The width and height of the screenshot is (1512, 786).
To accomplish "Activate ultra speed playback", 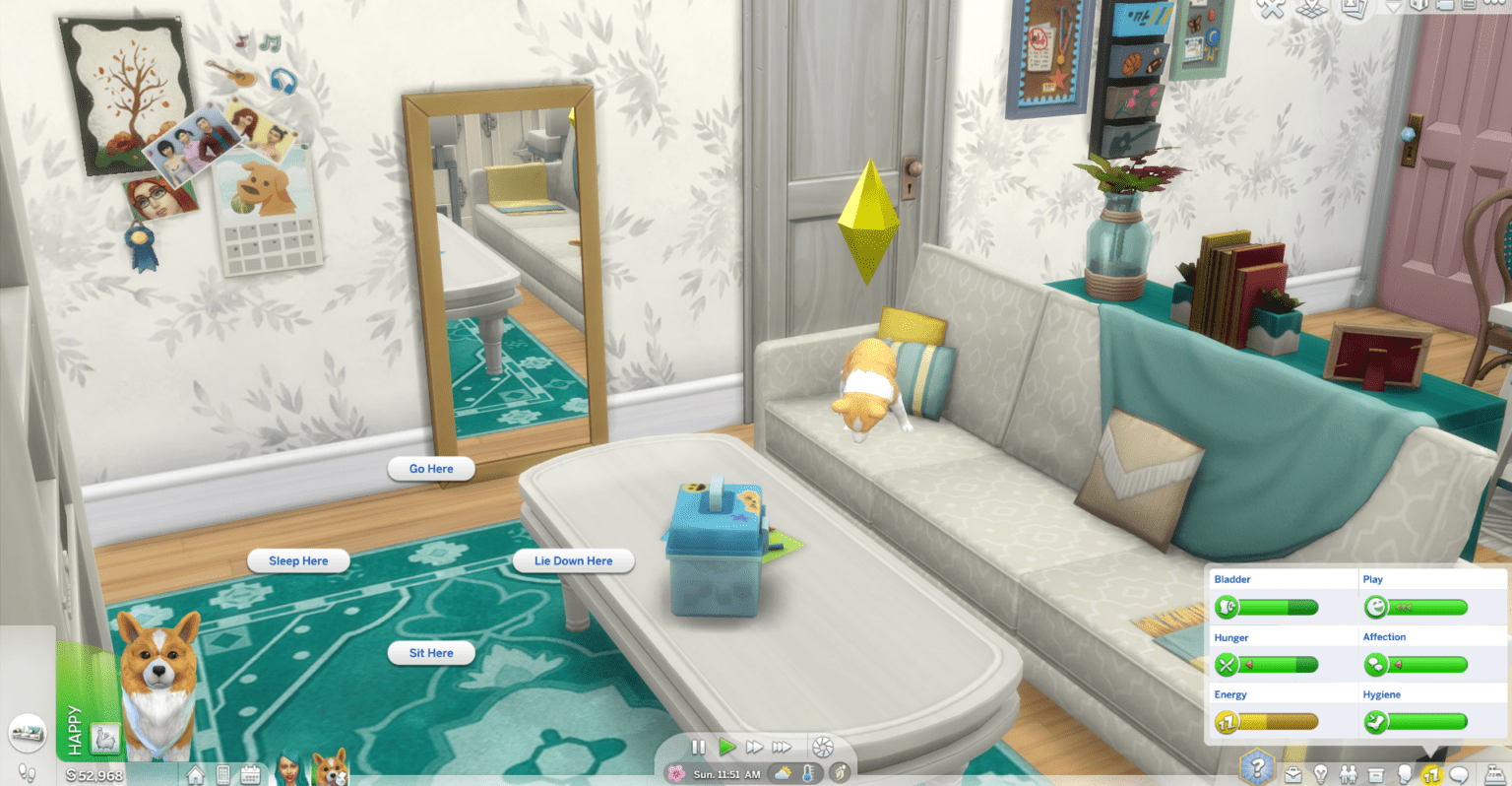I will [783, 747].
